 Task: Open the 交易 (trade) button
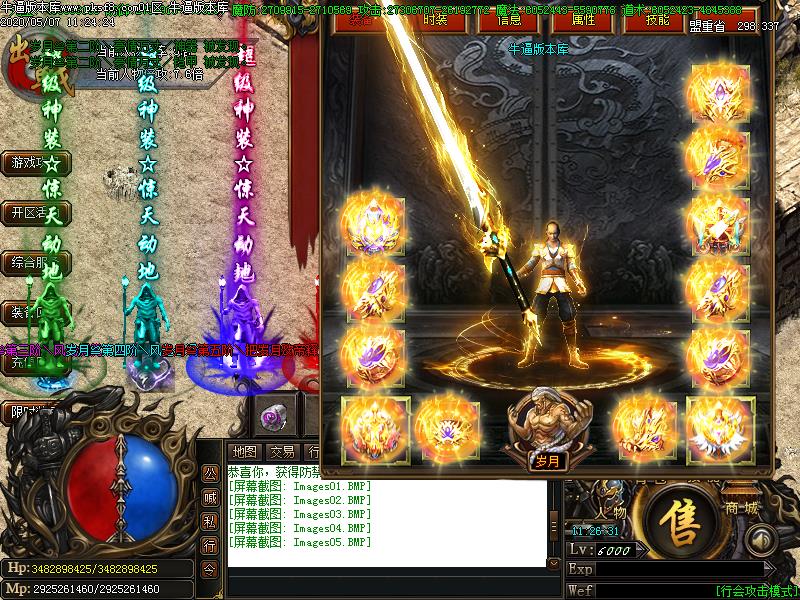pos(282,452)
